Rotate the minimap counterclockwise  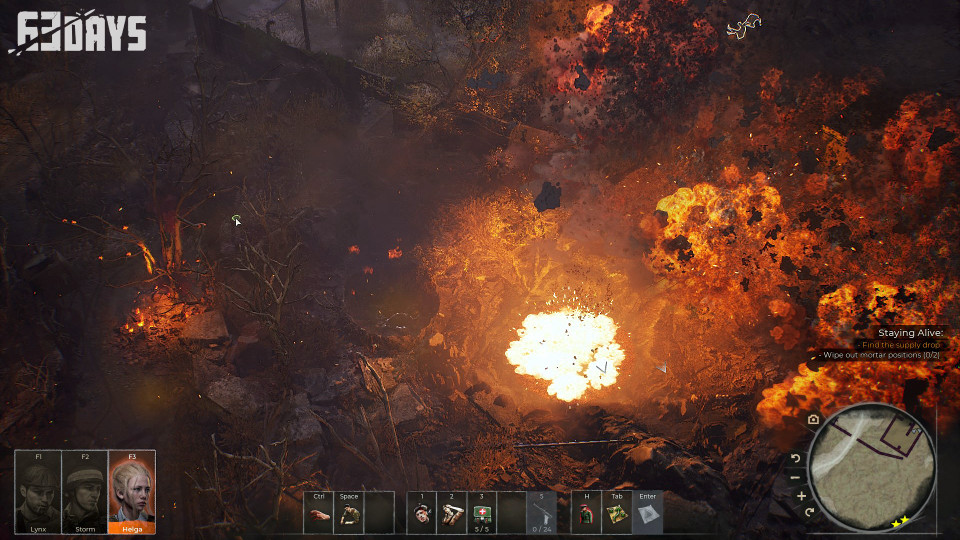pyautogui.click(x=796, y=458)
